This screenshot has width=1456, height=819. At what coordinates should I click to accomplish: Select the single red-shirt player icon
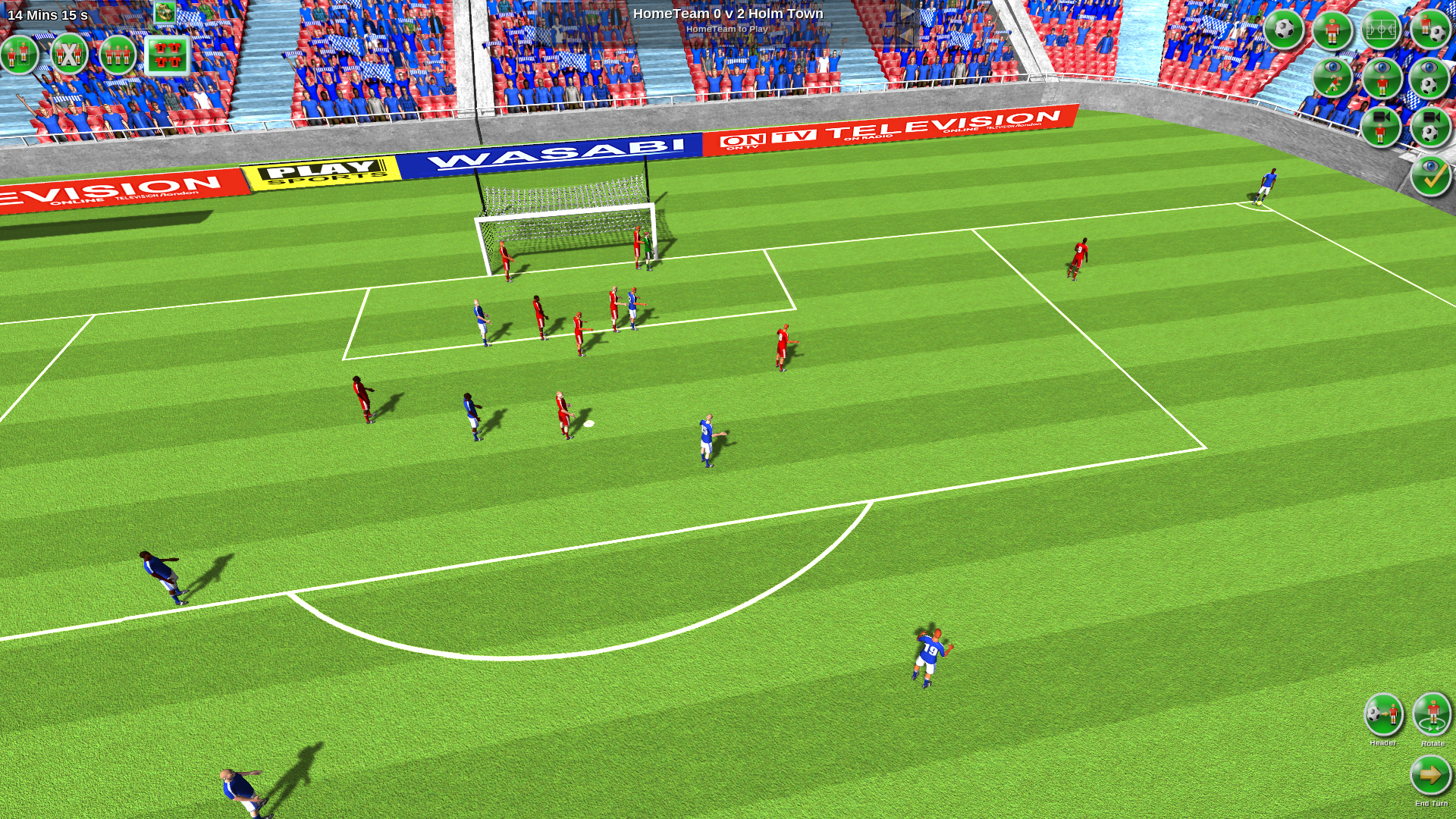click(x=1332, y=30)
